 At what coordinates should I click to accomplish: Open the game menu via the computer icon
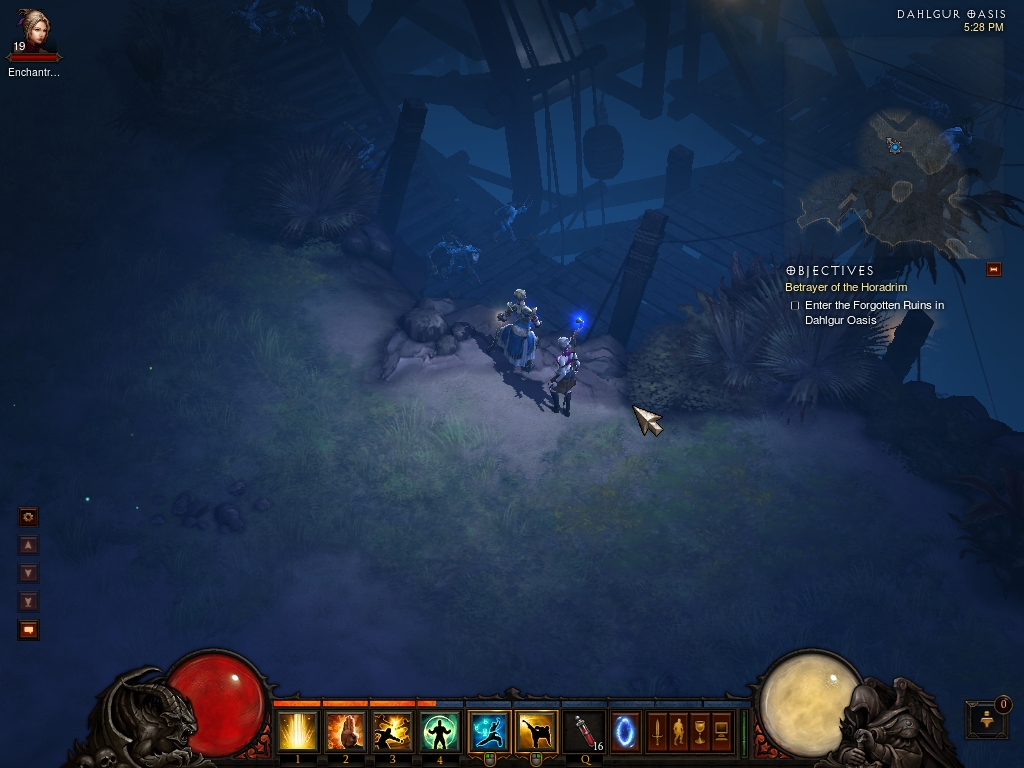click(721, 732)
